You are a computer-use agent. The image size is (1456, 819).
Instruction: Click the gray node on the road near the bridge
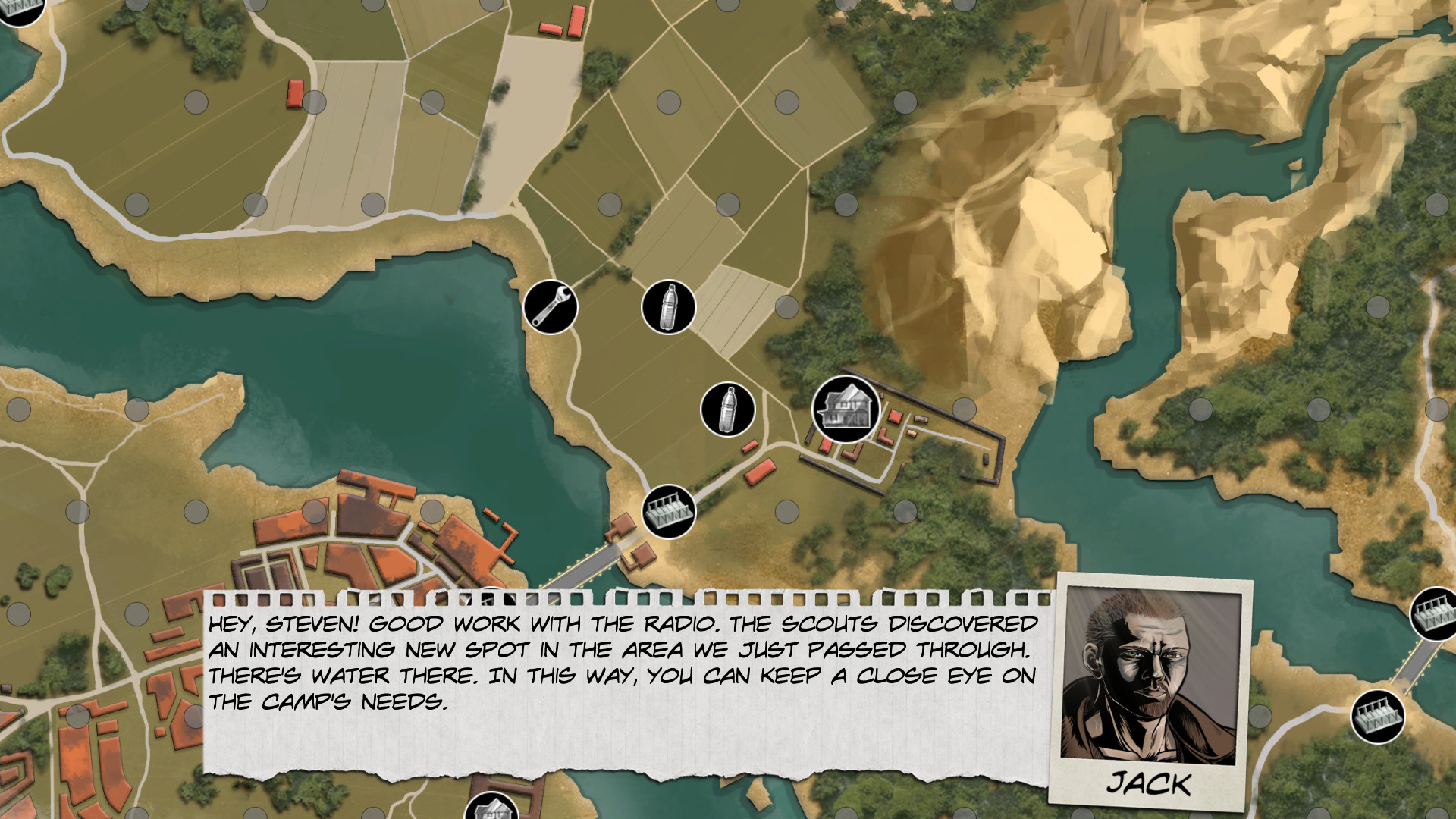point(787,512)
